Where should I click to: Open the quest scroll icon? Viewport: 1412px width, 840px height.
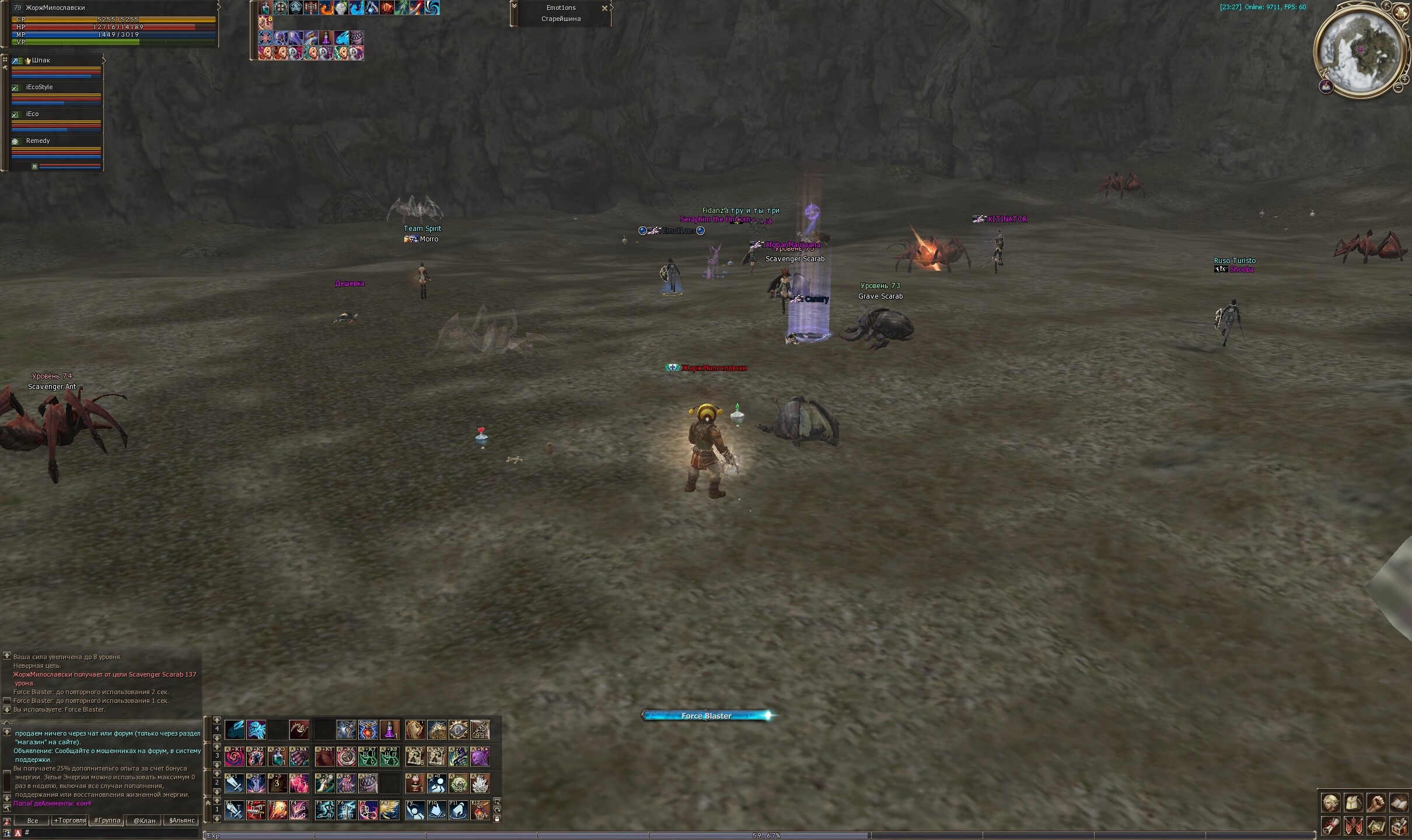[x=1331, y=826]
